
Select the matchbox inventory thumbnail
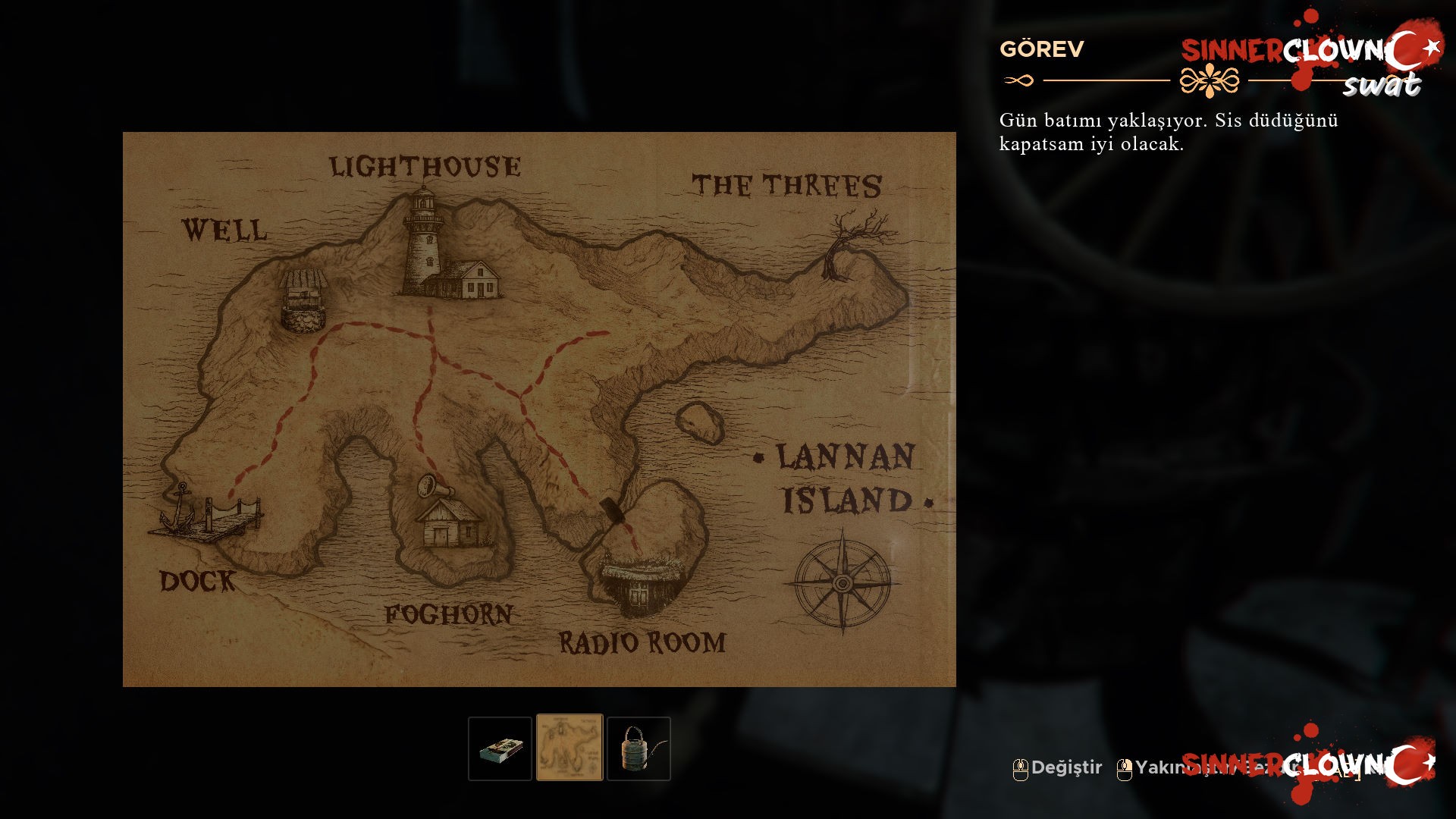pos(500,748)
